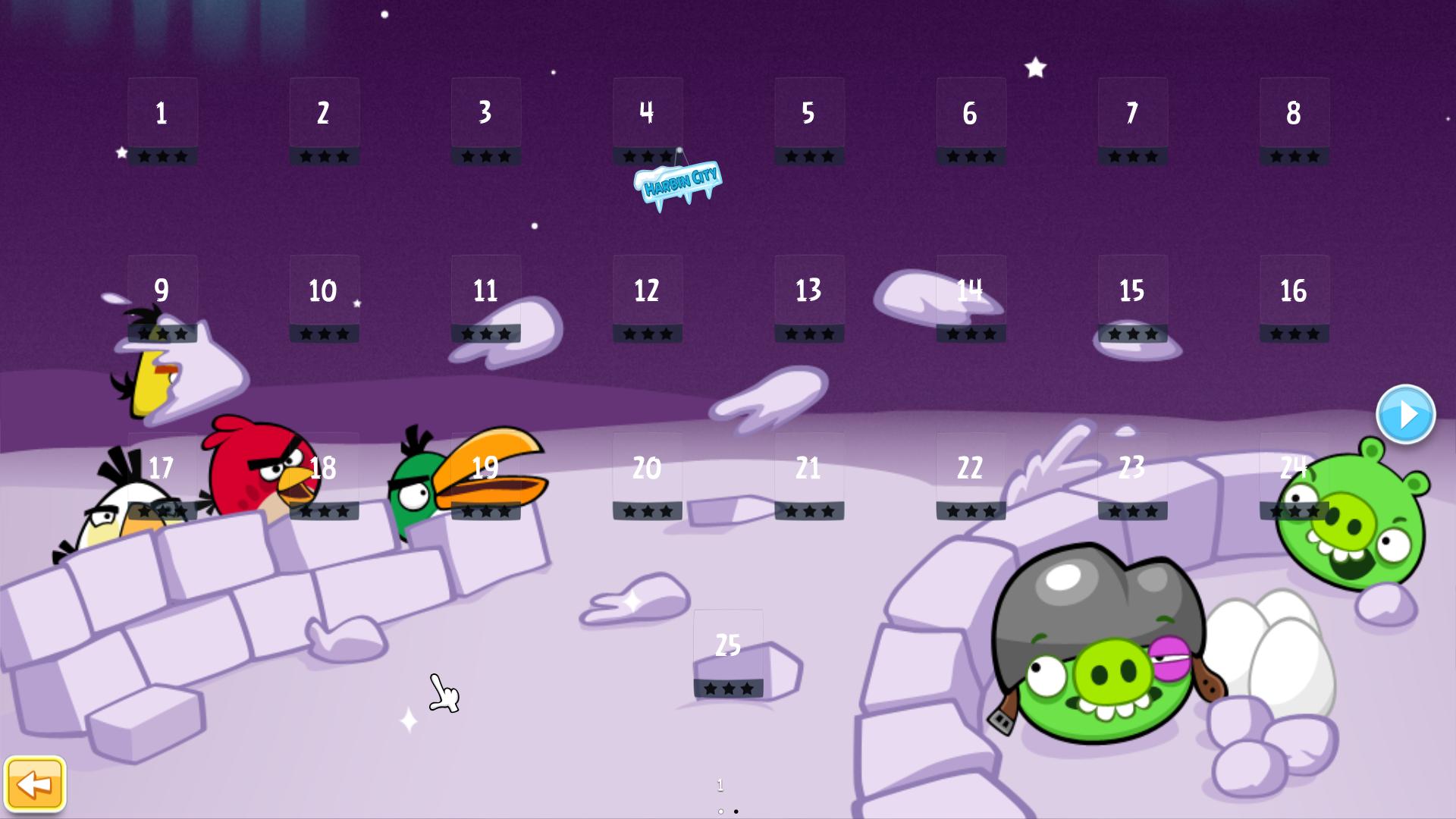1456x819 pixels.
Task: Open level 4
Action: [x=647, y=120]
